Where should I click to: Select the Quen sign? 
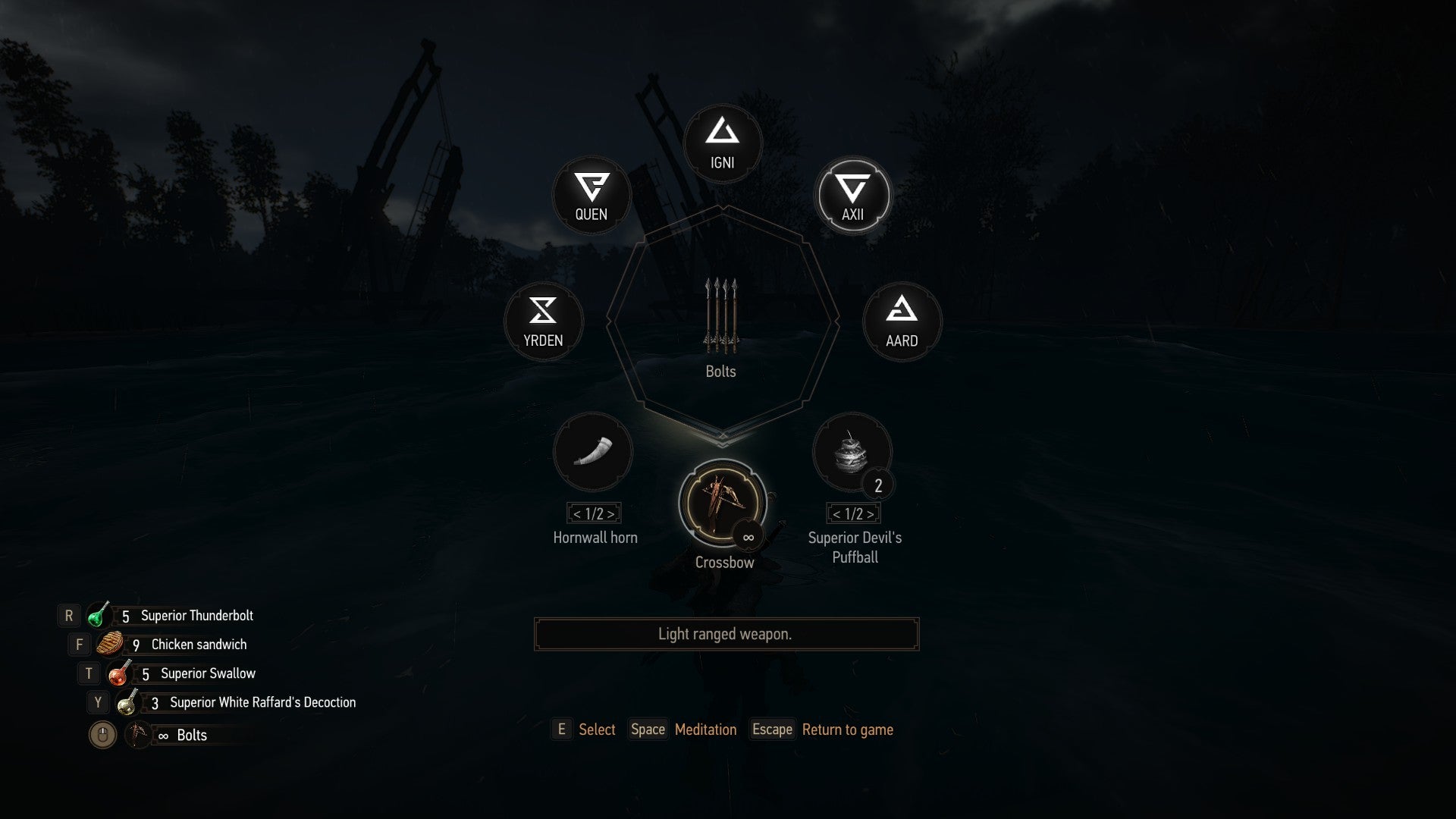pos(591,196)
